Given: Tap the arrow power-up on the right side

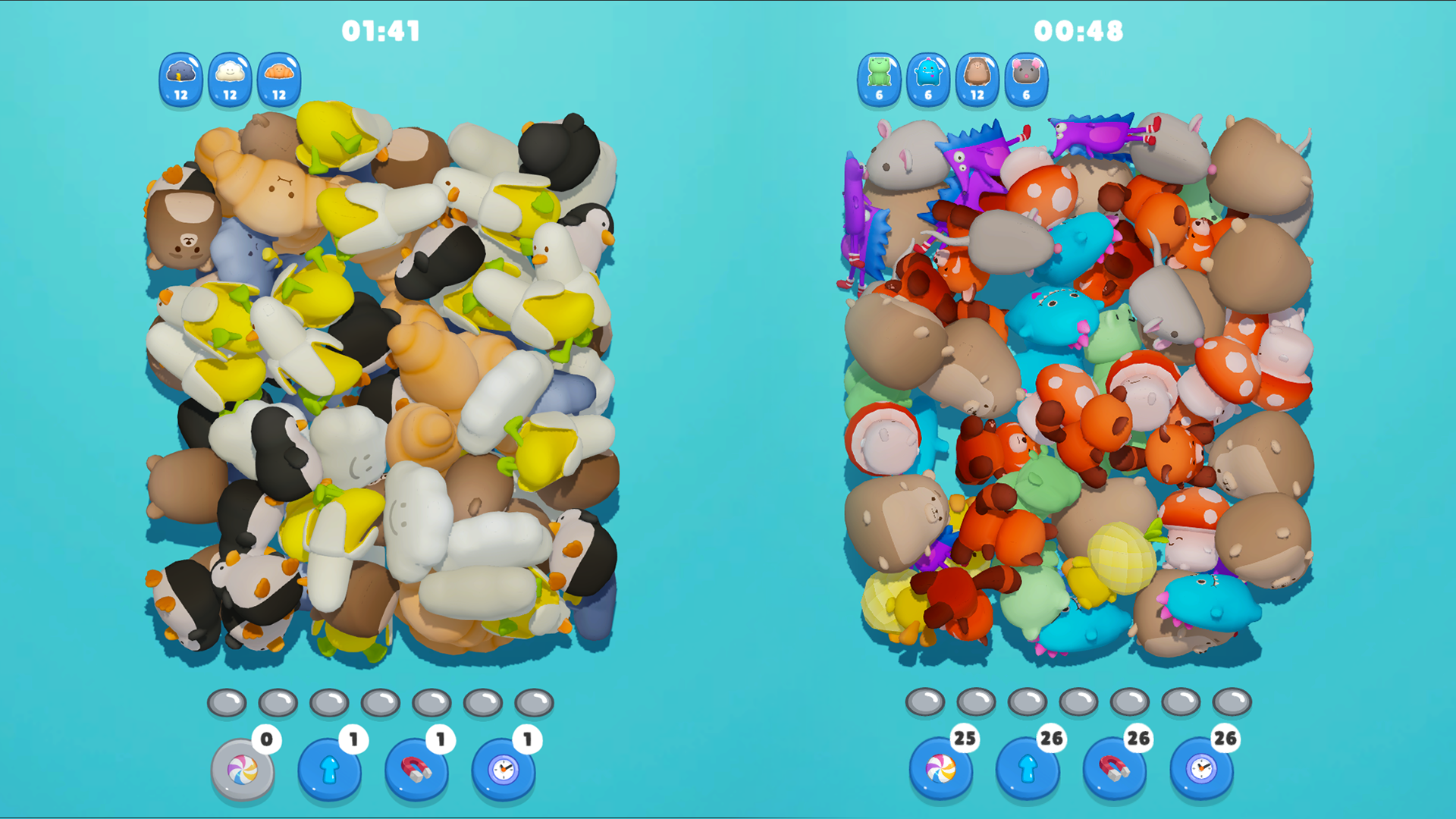Looking at the screenshot, I should 1028,768.
